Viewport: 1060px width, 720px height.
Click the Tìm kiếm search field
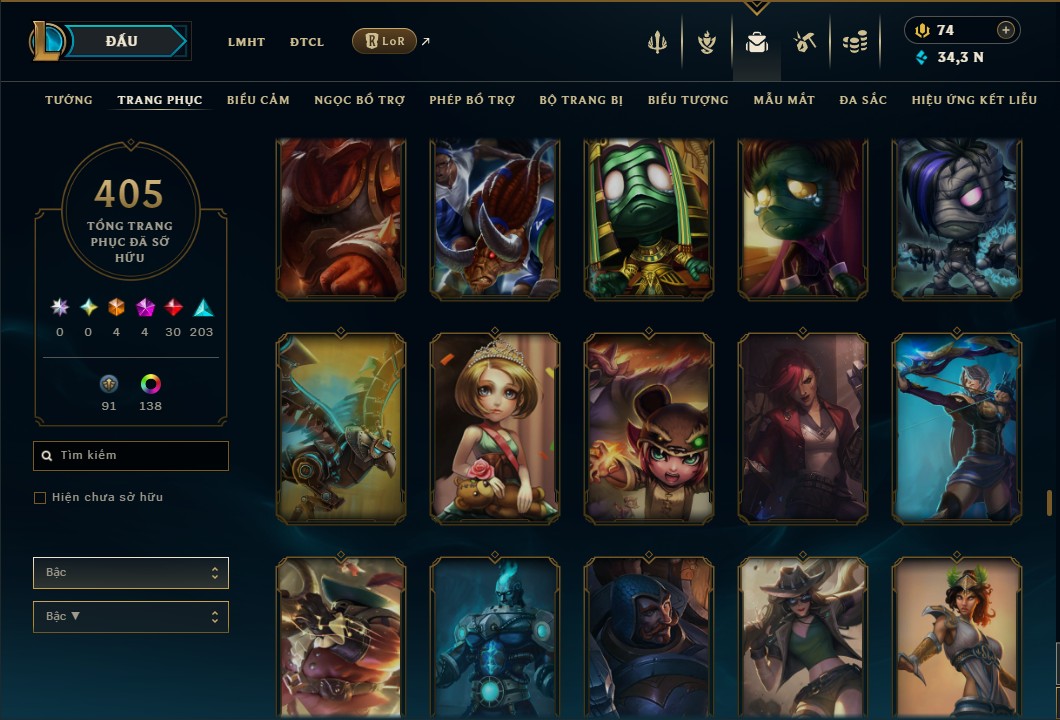click(131, 456)
